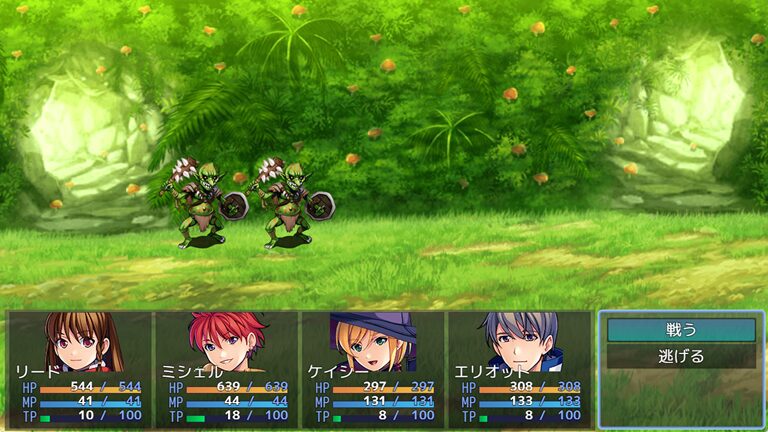Click ミシェル's character status panel
Screen dimensions: 768x432
tap(226, 369)
